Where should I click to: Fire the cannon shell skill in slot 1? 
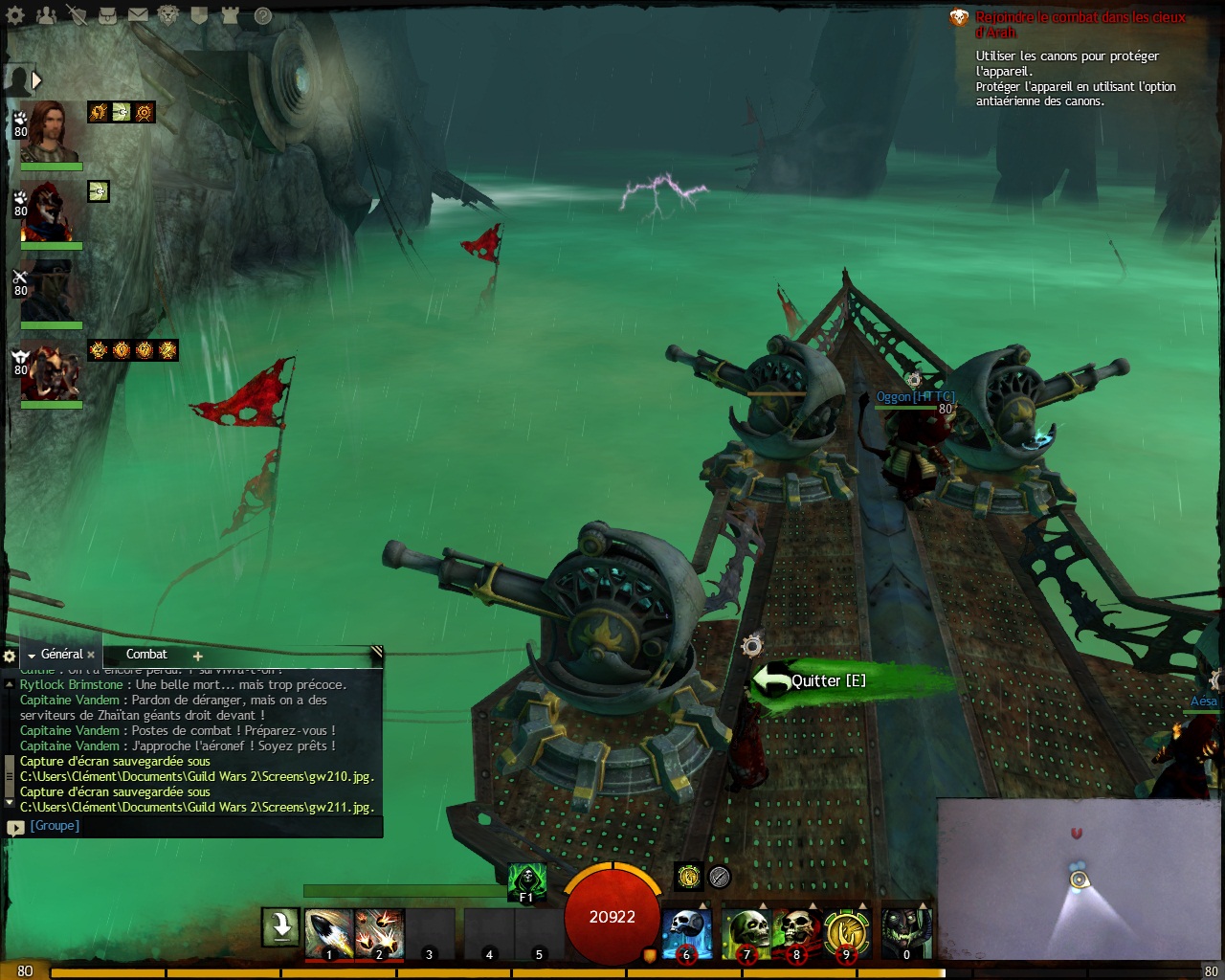(328, 934)
